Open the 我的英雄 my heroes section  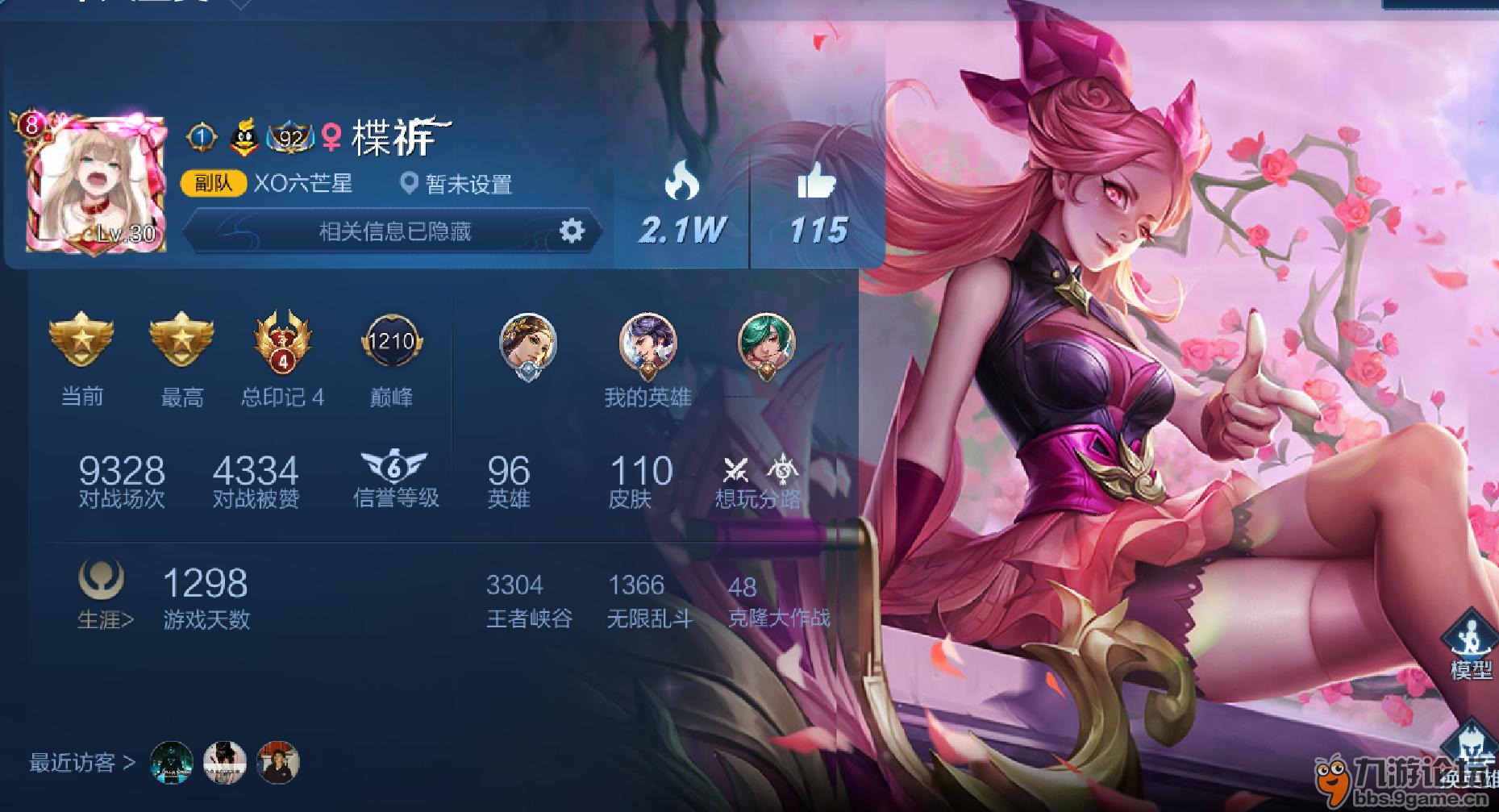tap(648, 398)
